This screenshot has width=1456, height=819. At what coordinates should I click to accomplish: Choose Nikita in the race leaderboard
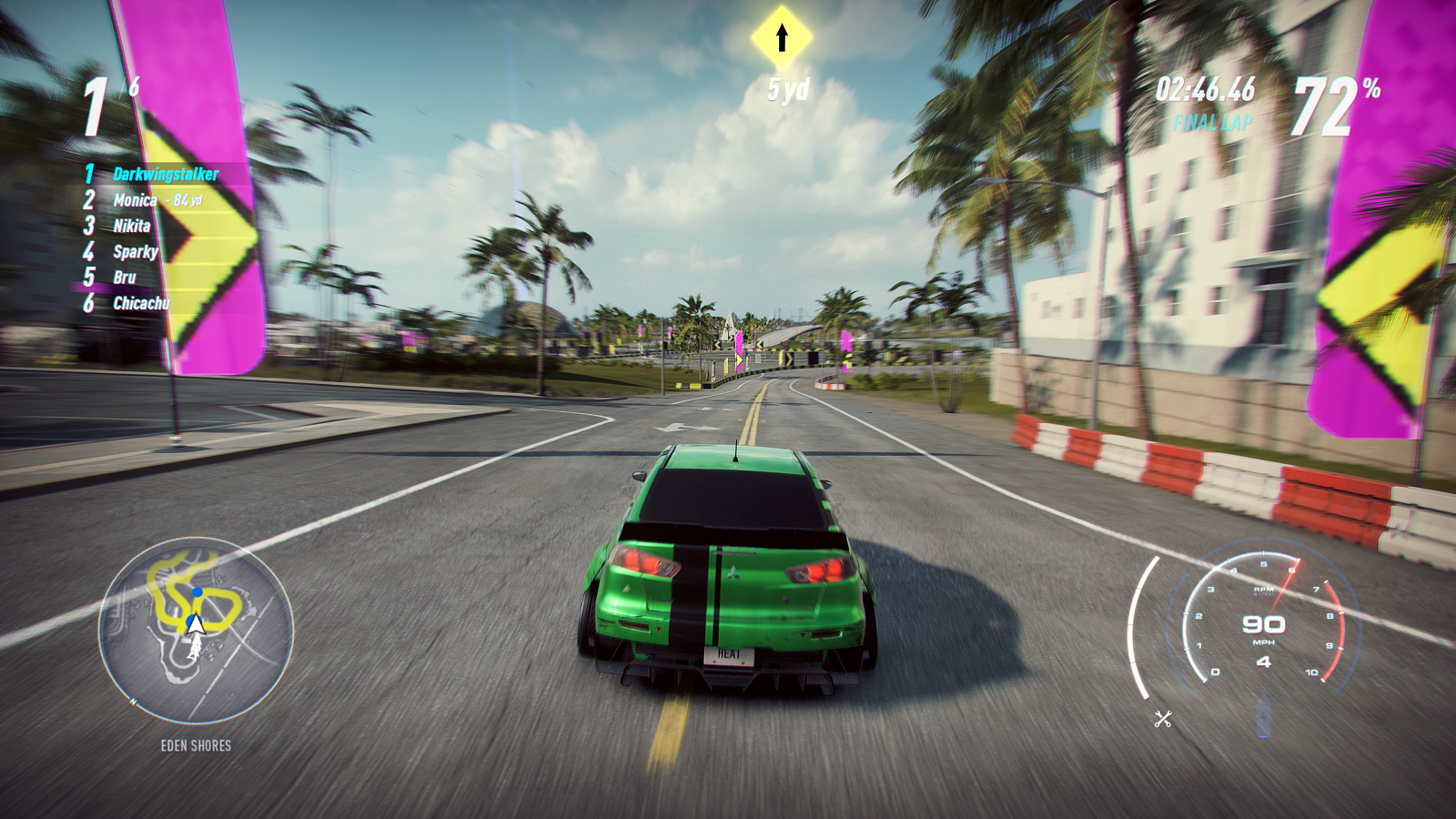pos(131,226)
